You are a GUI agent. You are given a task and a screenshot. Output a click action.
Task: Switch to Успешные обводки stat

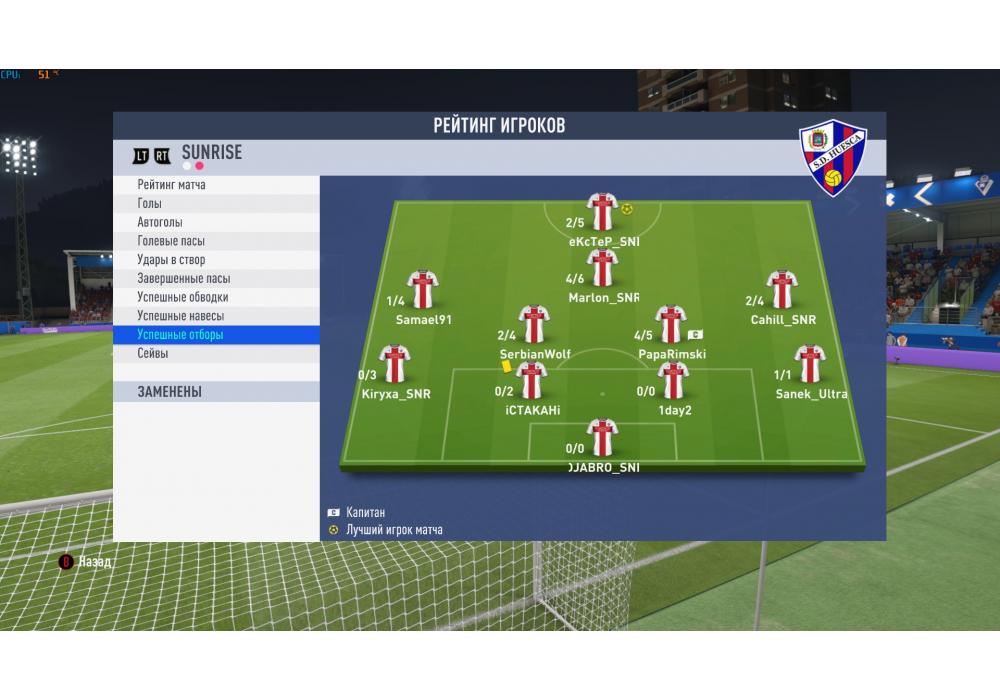coord(216,297)
